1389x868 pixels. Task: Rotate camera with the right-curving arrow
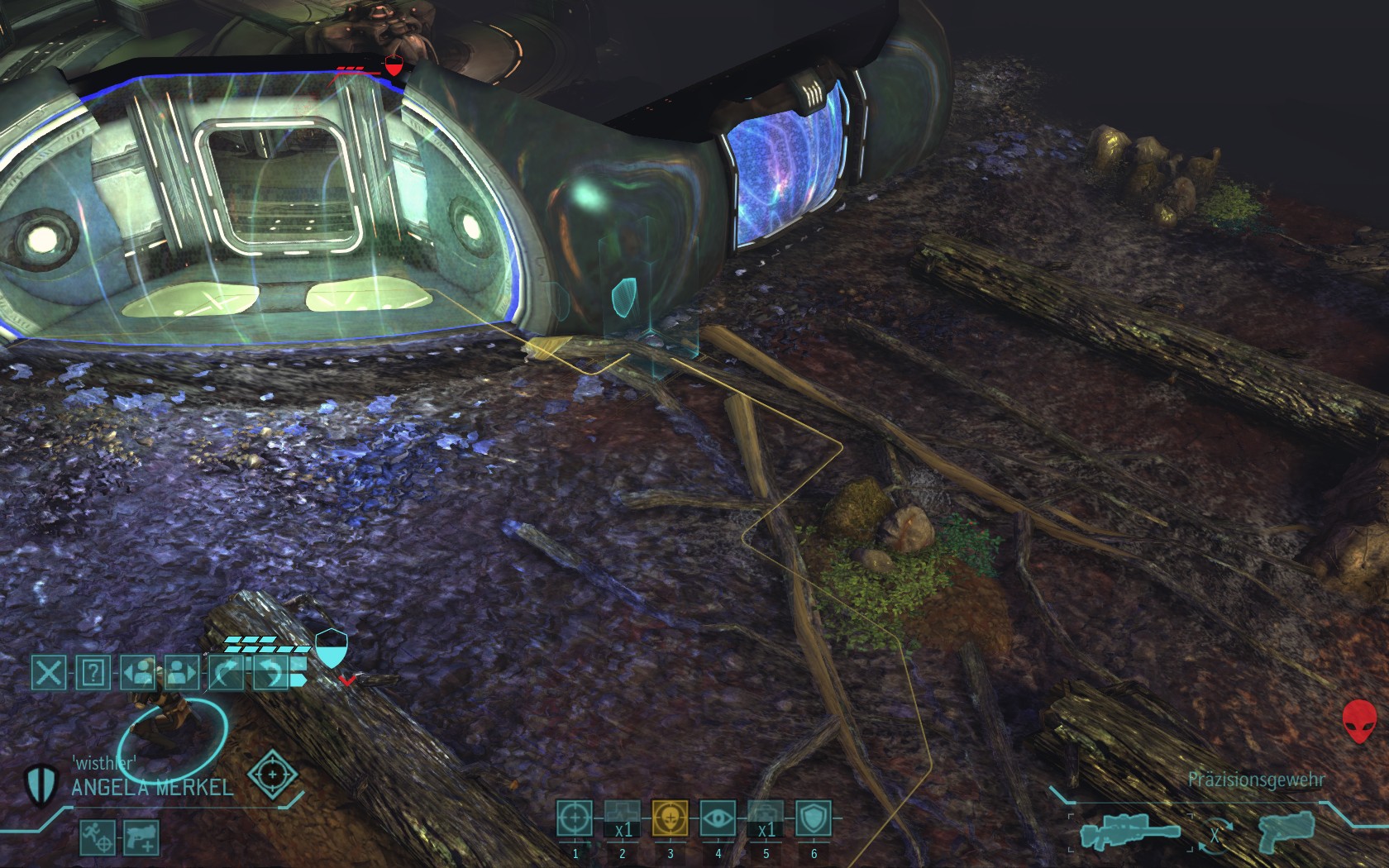click(226, 673)
